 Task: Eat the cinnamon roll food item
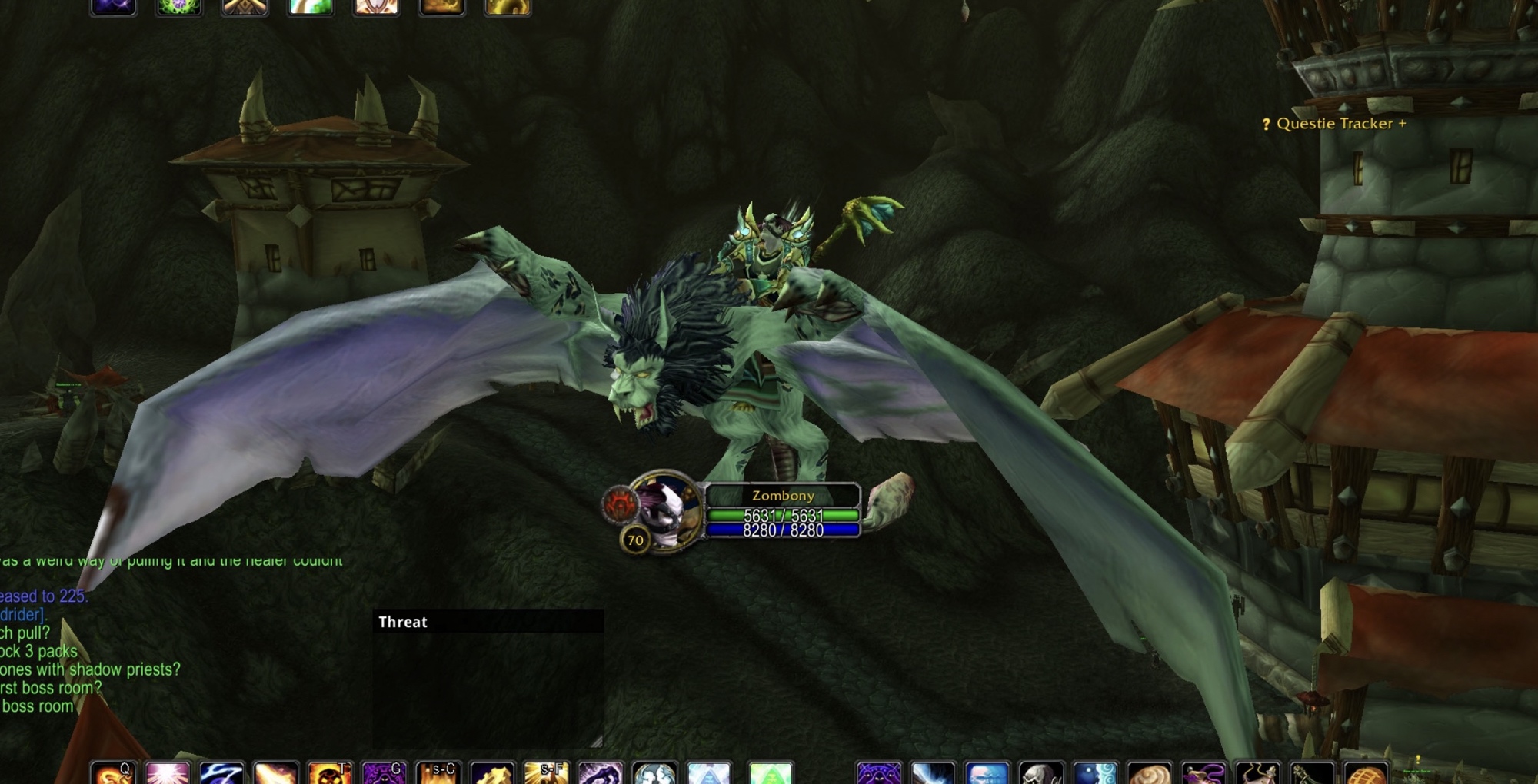click(x=1149, y=773)
